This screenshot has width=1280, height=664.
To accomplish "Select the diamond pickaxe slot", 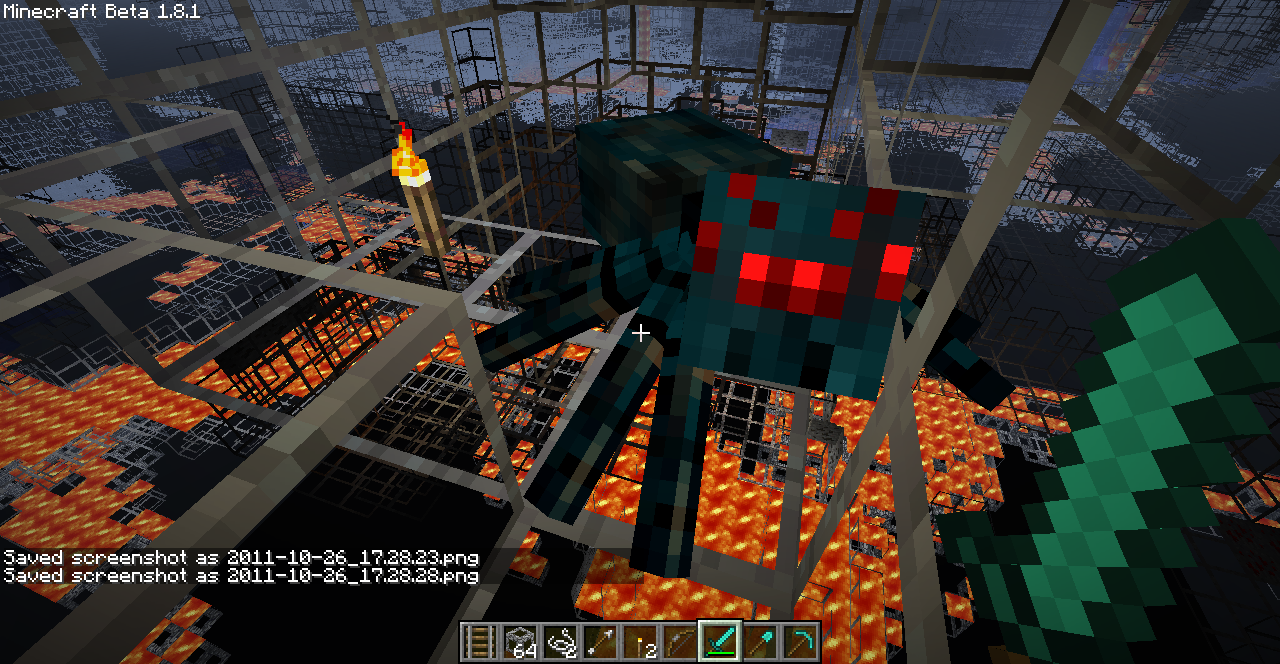I will tap(800, 641).
